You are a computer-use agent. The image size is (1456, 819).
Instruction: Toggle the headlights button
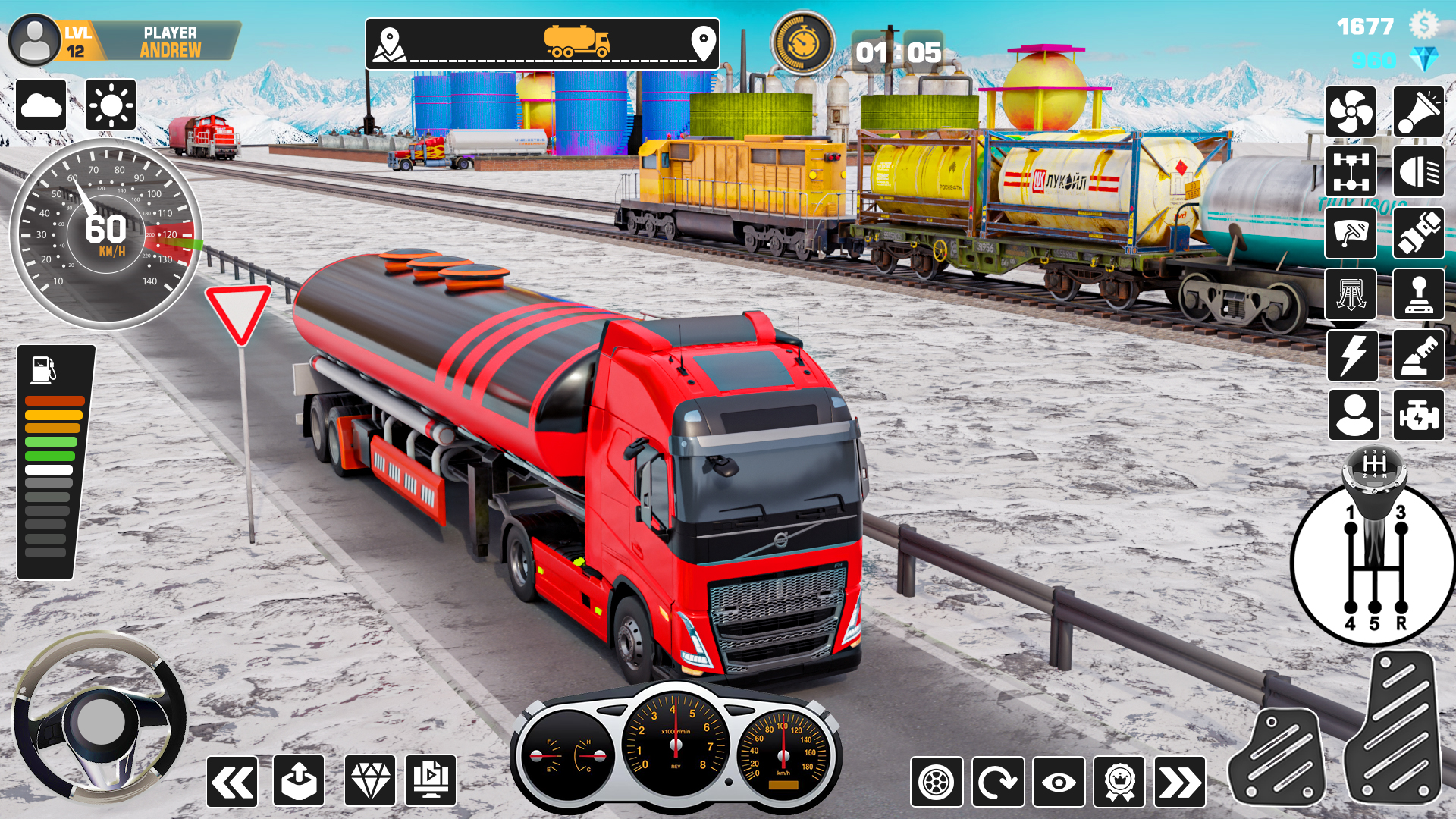[x=1418, y=172]
